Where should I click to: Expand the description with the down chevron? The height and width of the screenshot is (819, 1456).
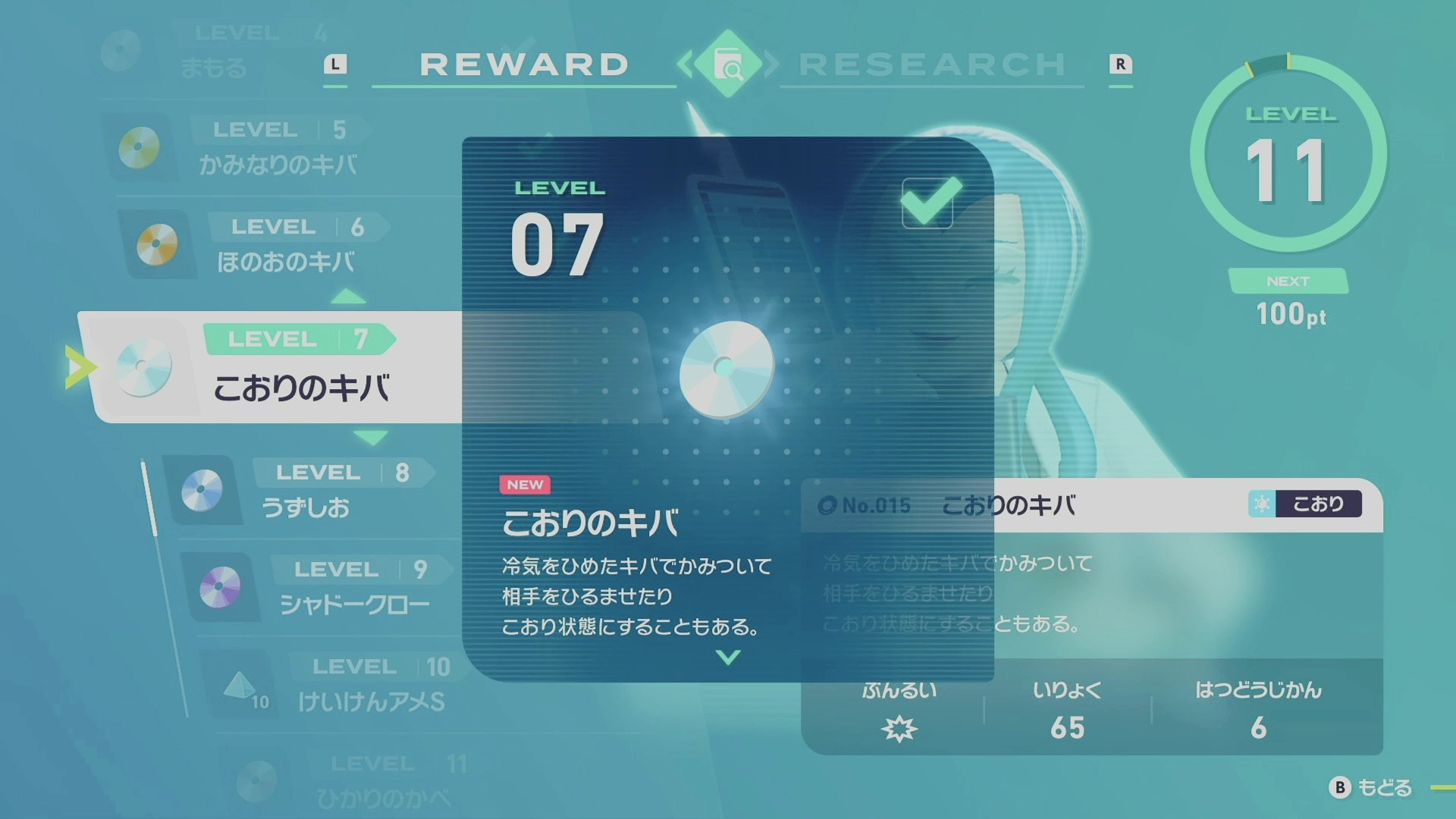[x=728, y=657]
